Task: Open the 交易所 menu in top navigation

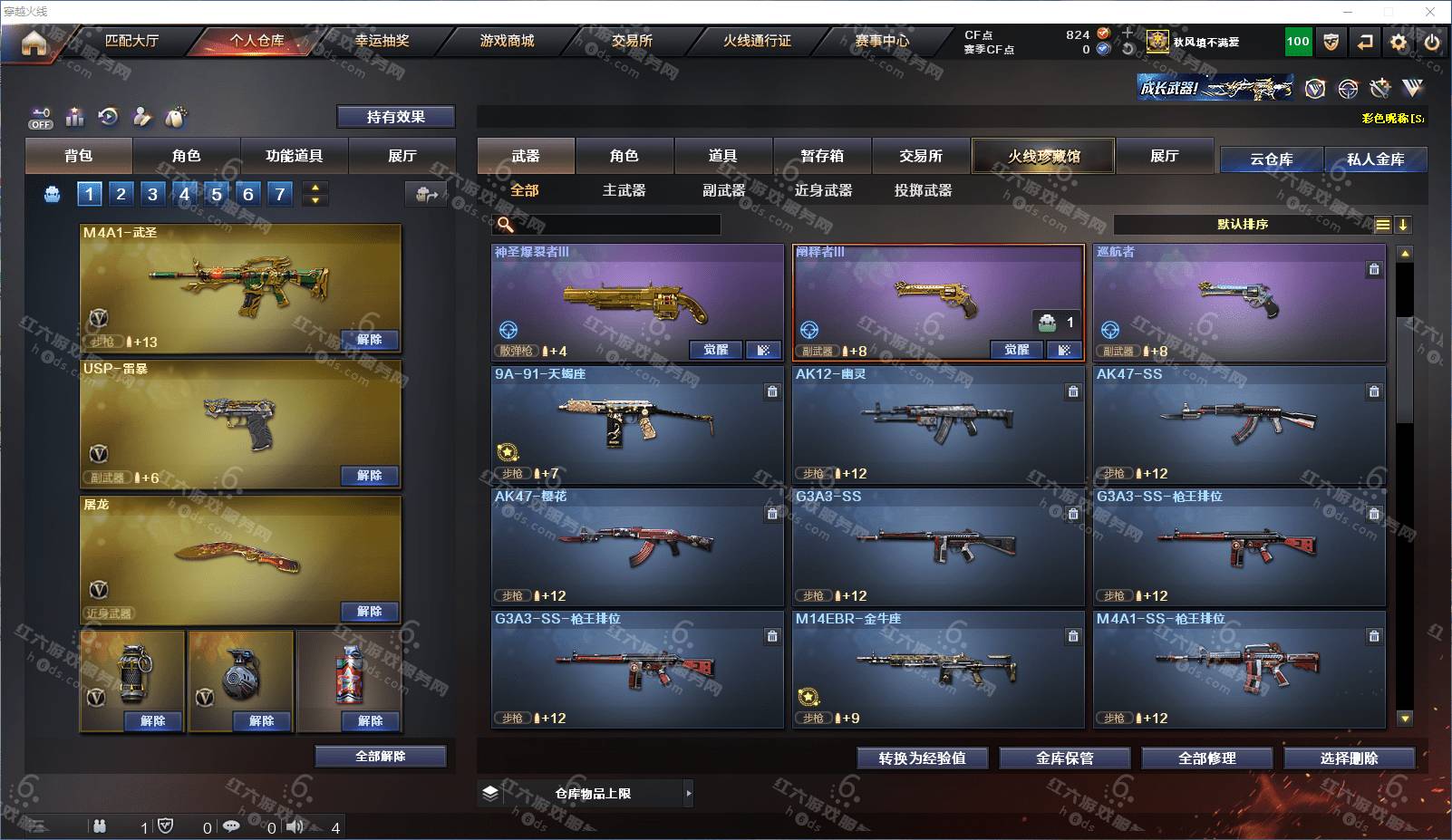Action: pyautogui.click(x=632, y=41)
